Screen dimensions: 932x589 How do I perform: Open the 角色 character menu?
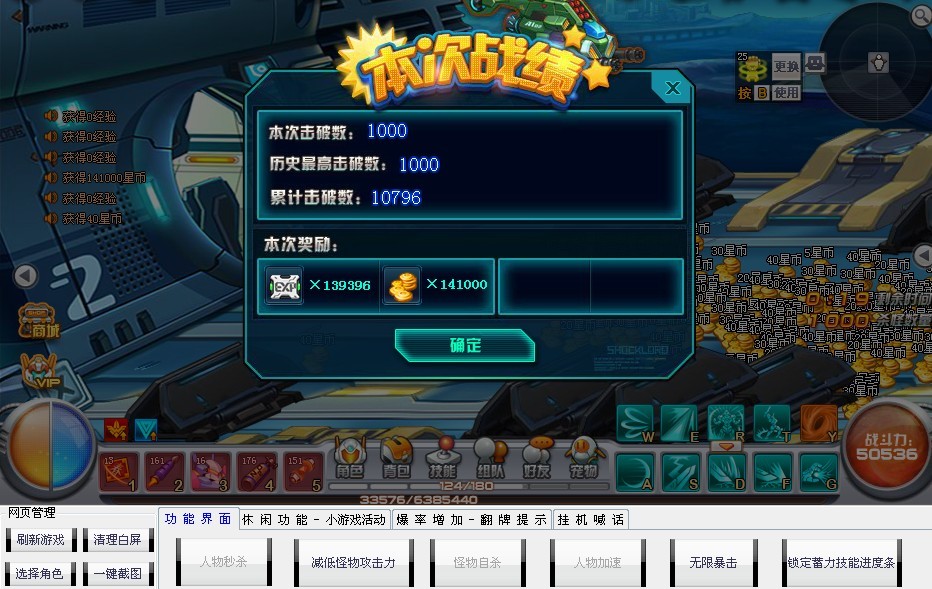pyautogui.click(x=349, y=458)
